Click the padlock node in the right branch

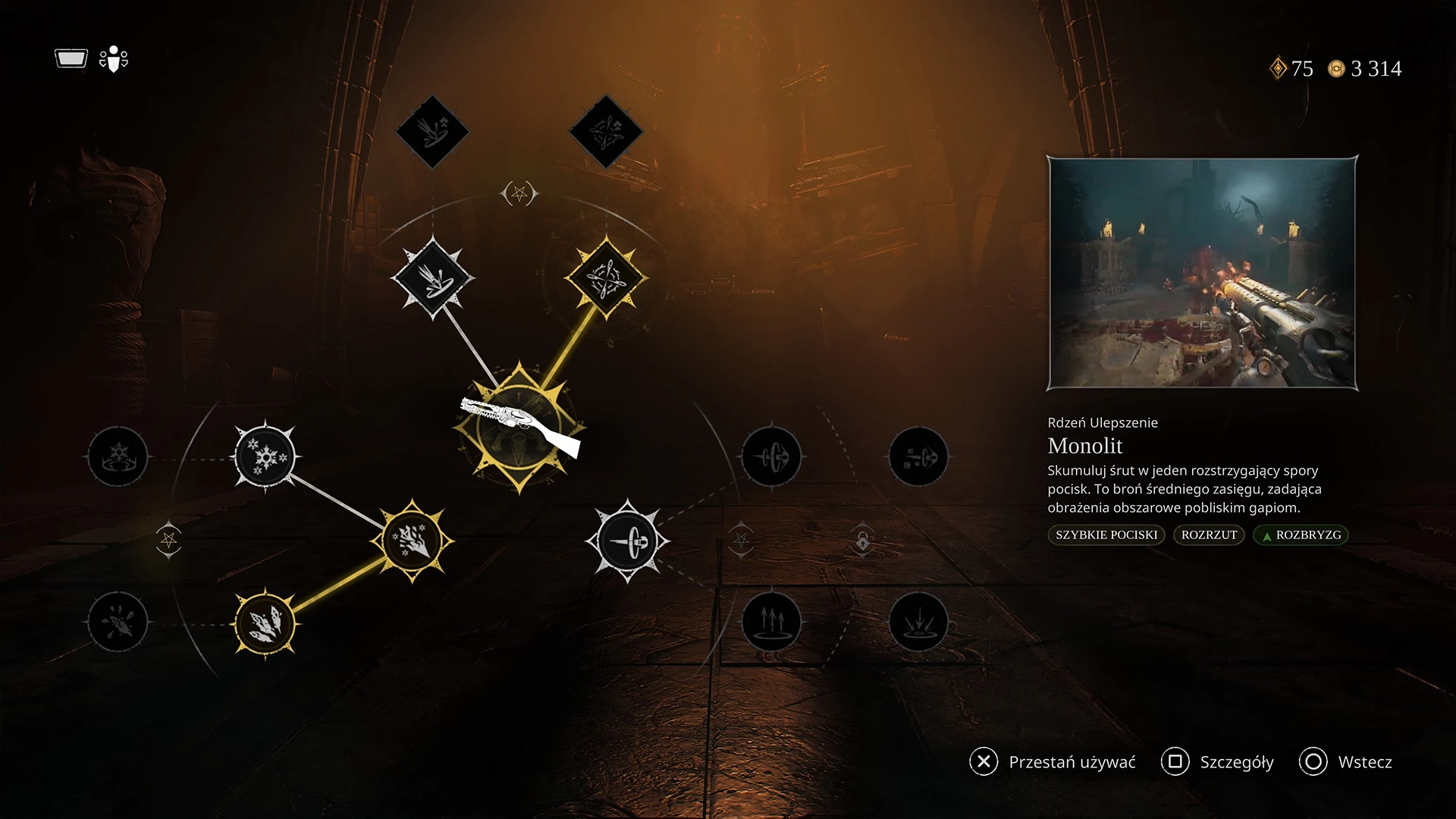[862, 541]
